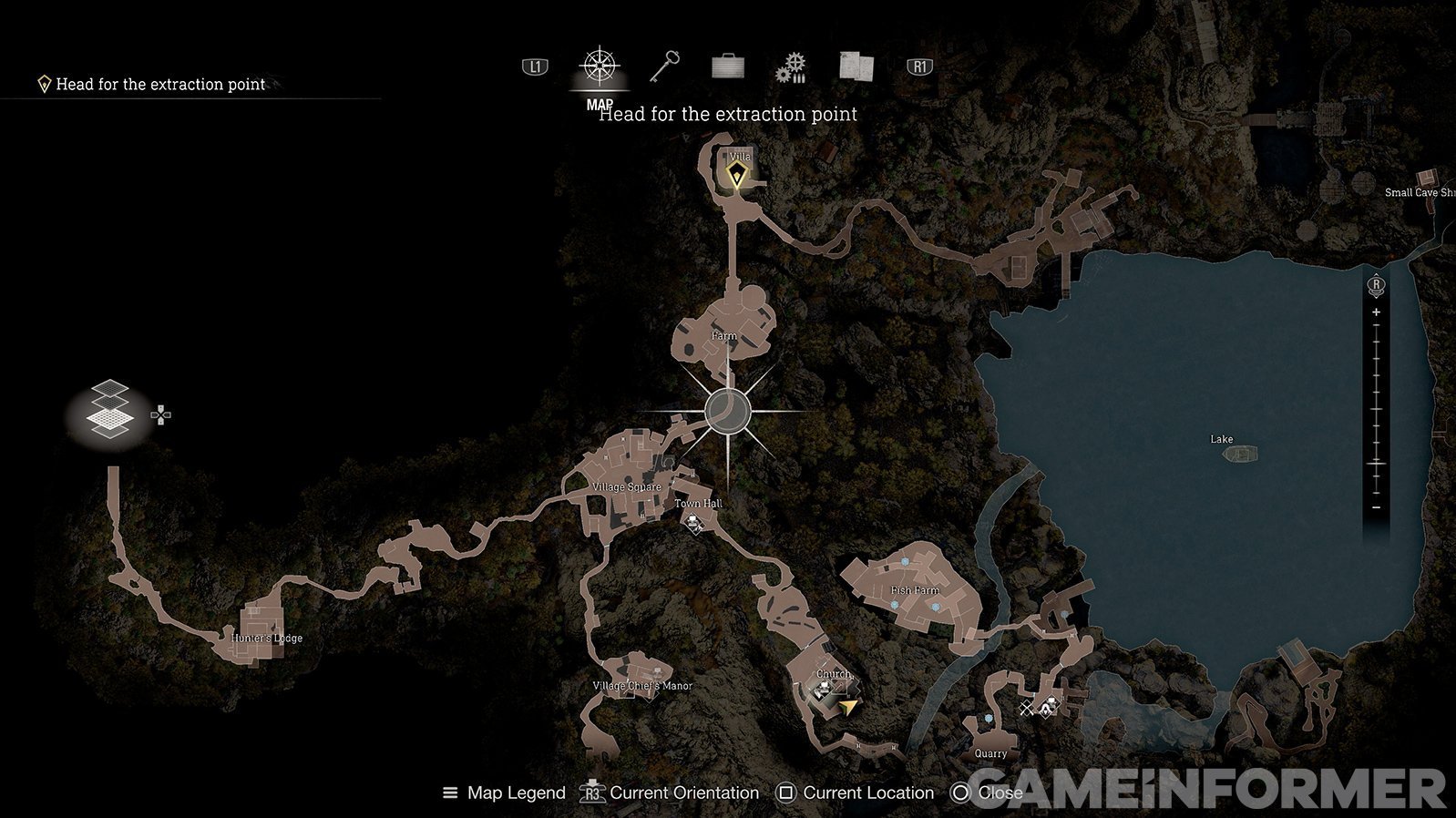Zoom out with the minus sign

(x=1376, y=507)
